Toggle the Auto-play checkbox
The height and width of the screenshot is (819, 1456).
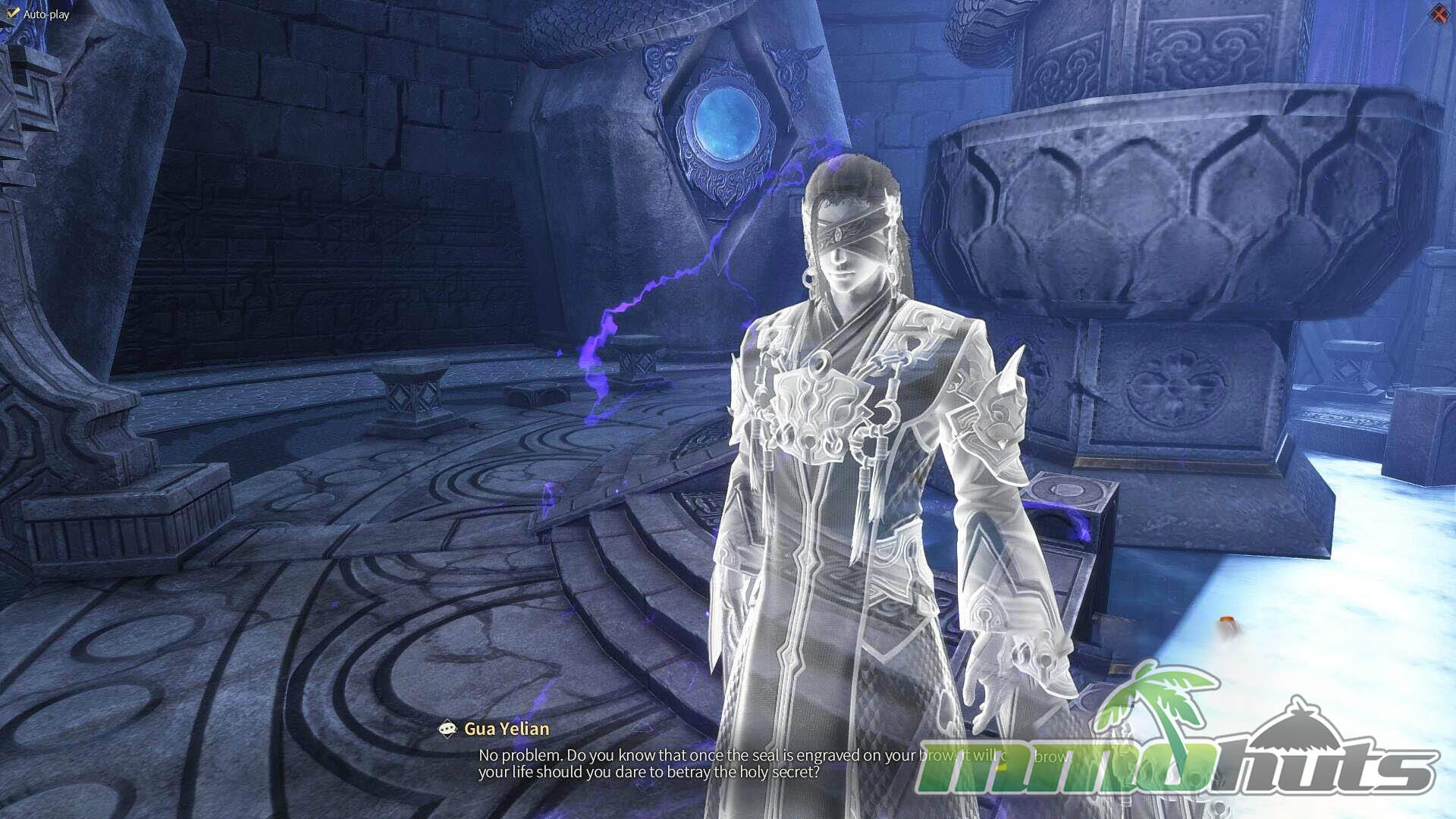click(13, 14)
